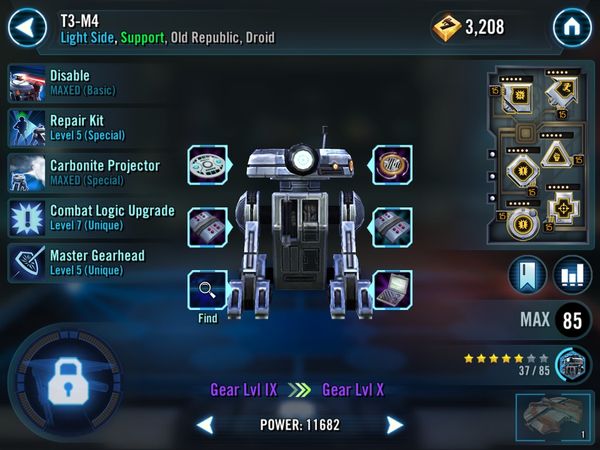The image size is (600, 450).
Task: Switch to the previous character
Action: [205, 425]
